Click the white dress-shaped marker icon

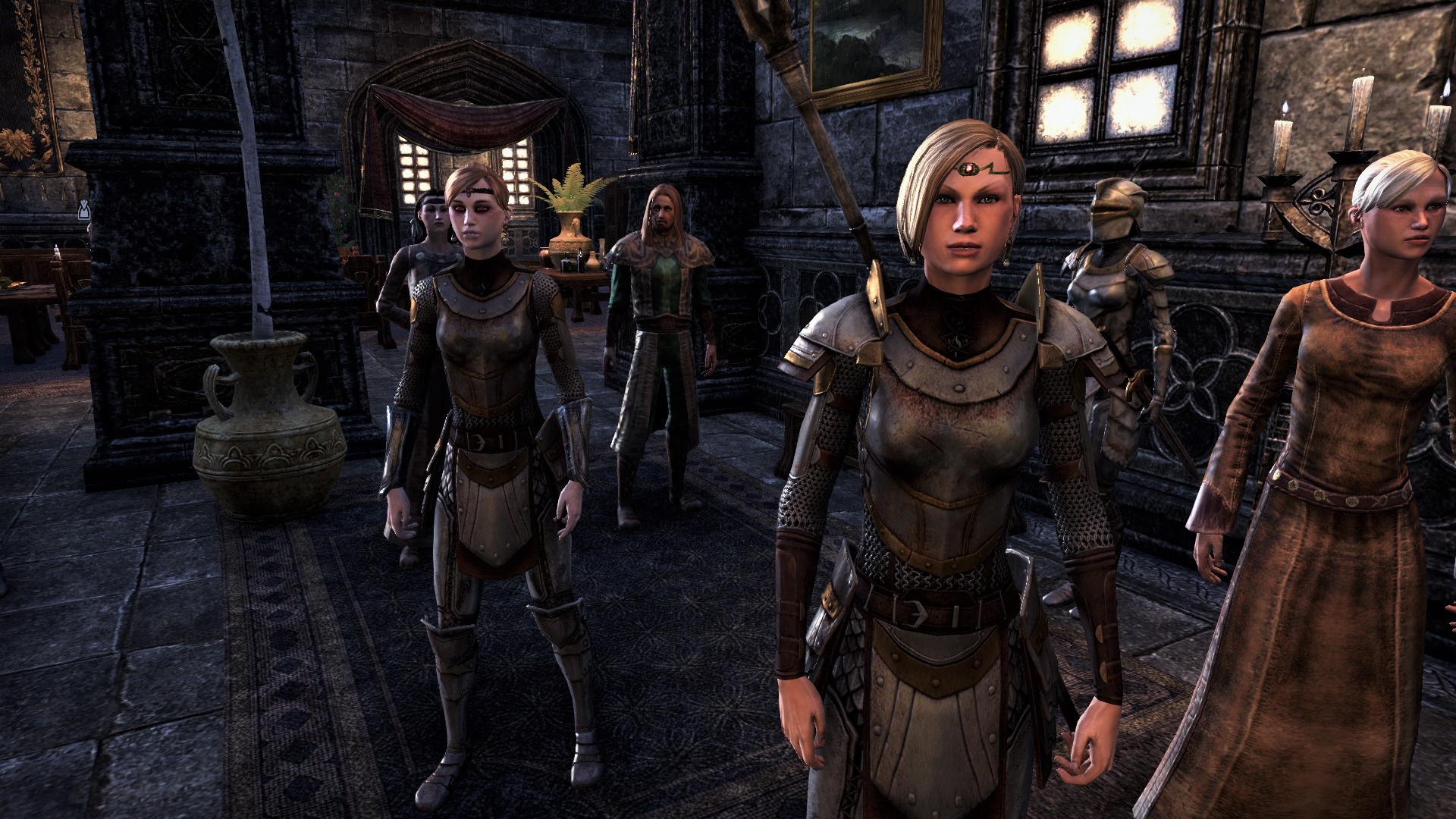click(x=85, y=210)
